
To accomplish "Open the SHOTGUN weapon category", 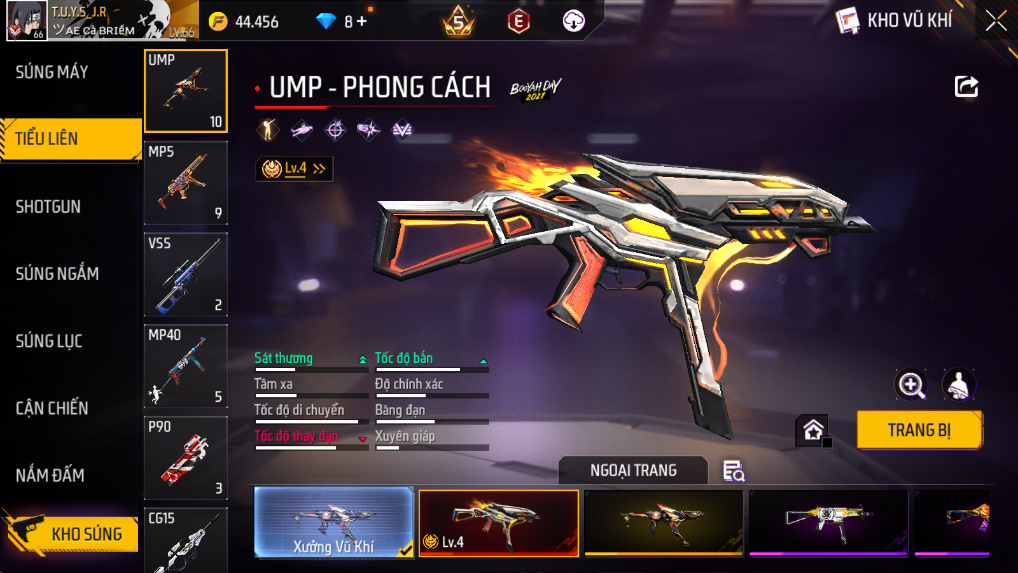I will (48, 207).
